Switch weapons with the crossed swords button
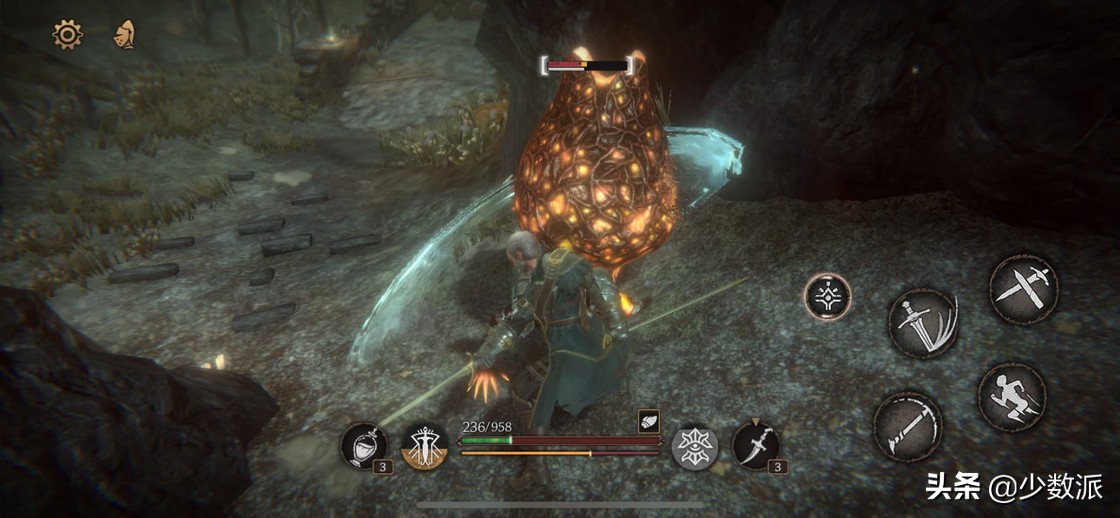1120x518 pixels. click(1023, 289)
